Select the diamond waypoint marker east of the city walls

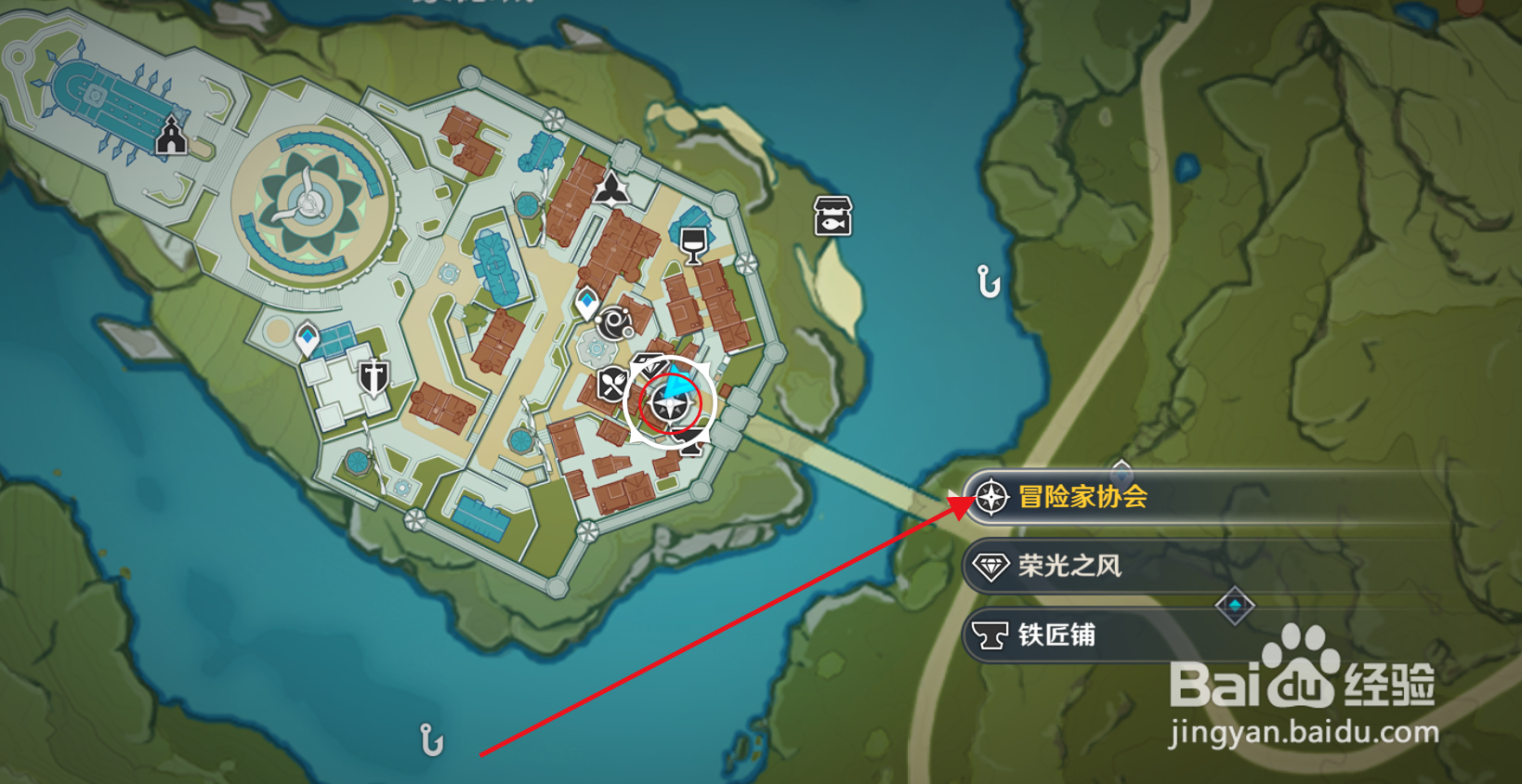click(x=1236, y=603)
